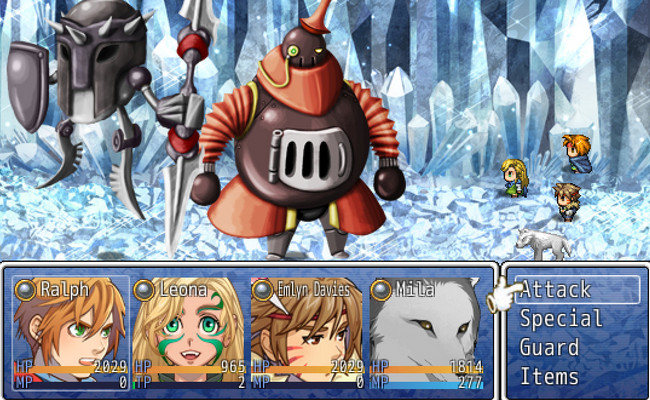Choose Mila the wolf's status panel
This screenshot has height=400, width=650.
(426, 332)
